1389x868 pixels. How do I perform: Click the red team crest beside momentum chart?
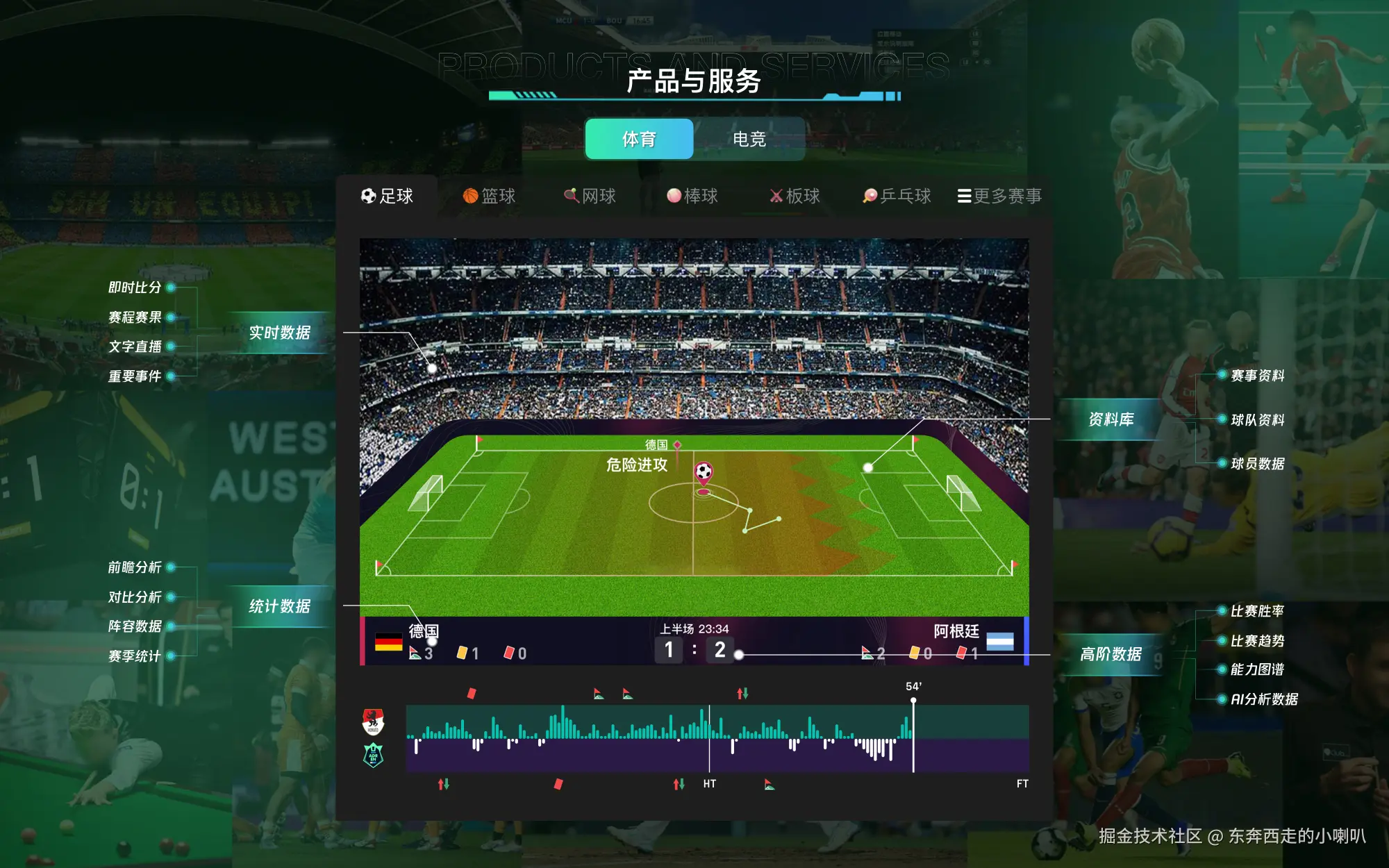tap(372, 722)
